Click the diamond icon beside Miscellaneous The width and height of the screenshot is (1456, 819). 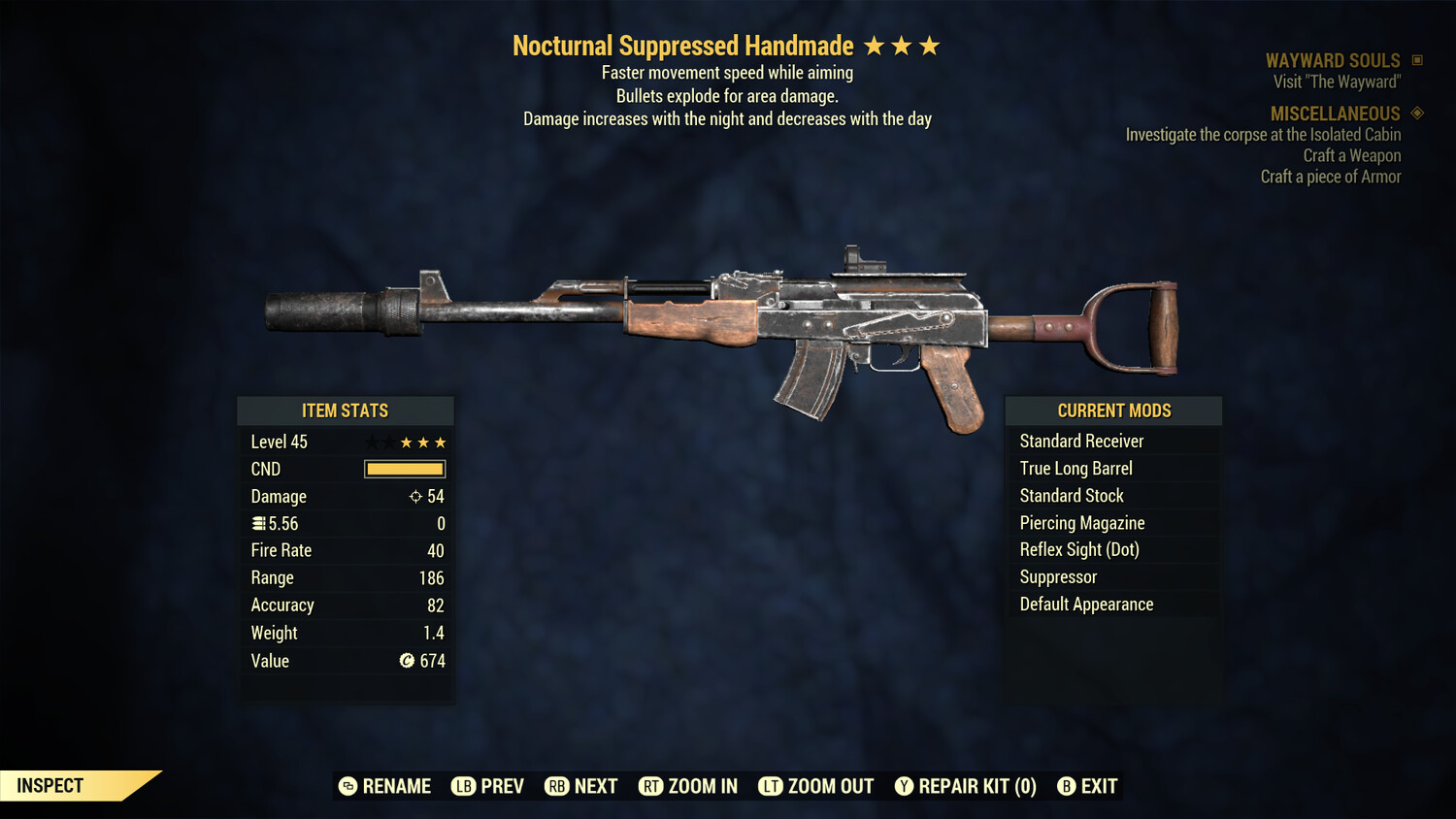[x=1415, y=114]
